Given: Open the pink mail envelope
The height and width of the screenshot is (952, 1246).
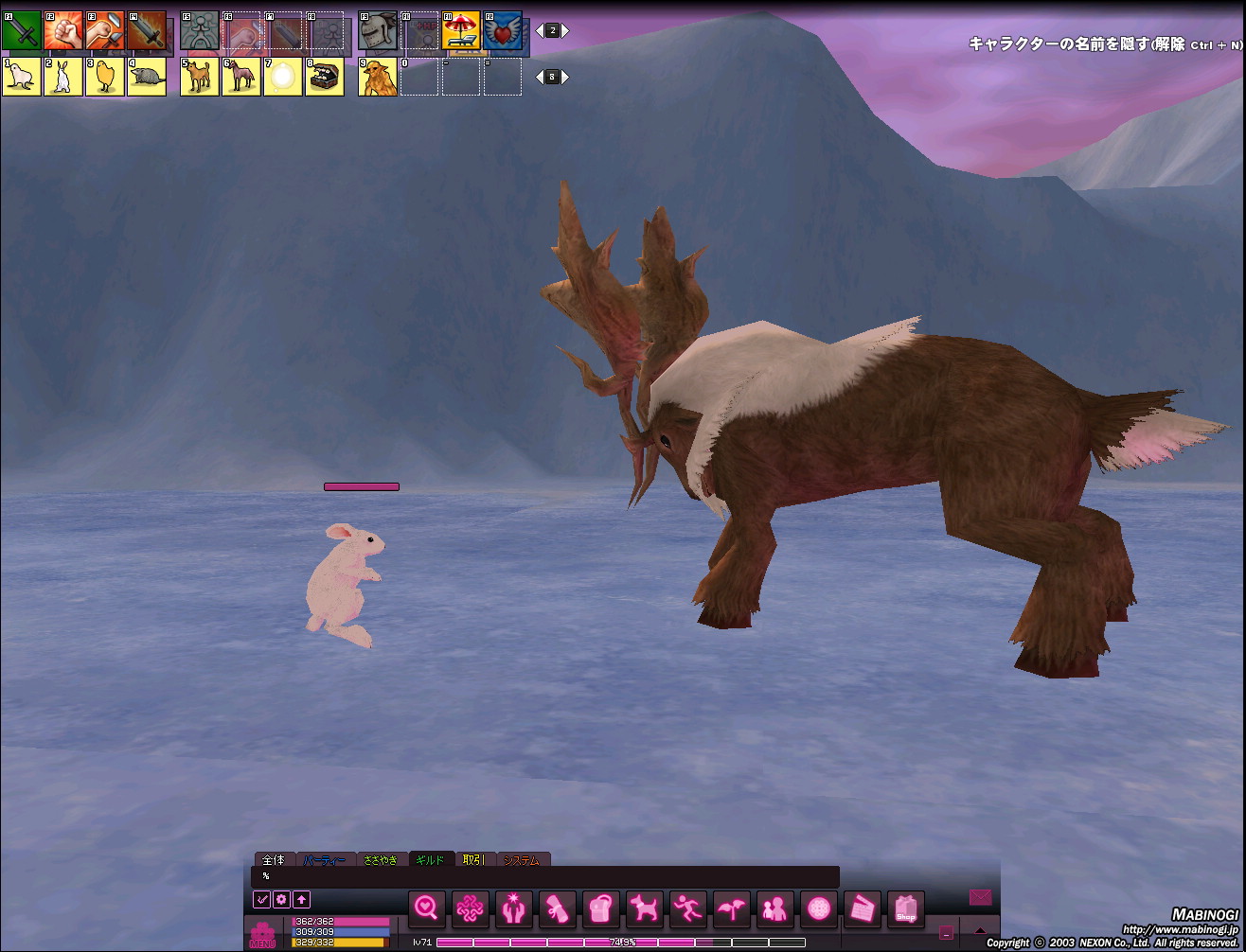Looking at the screenshot, I should coord(980,896).
